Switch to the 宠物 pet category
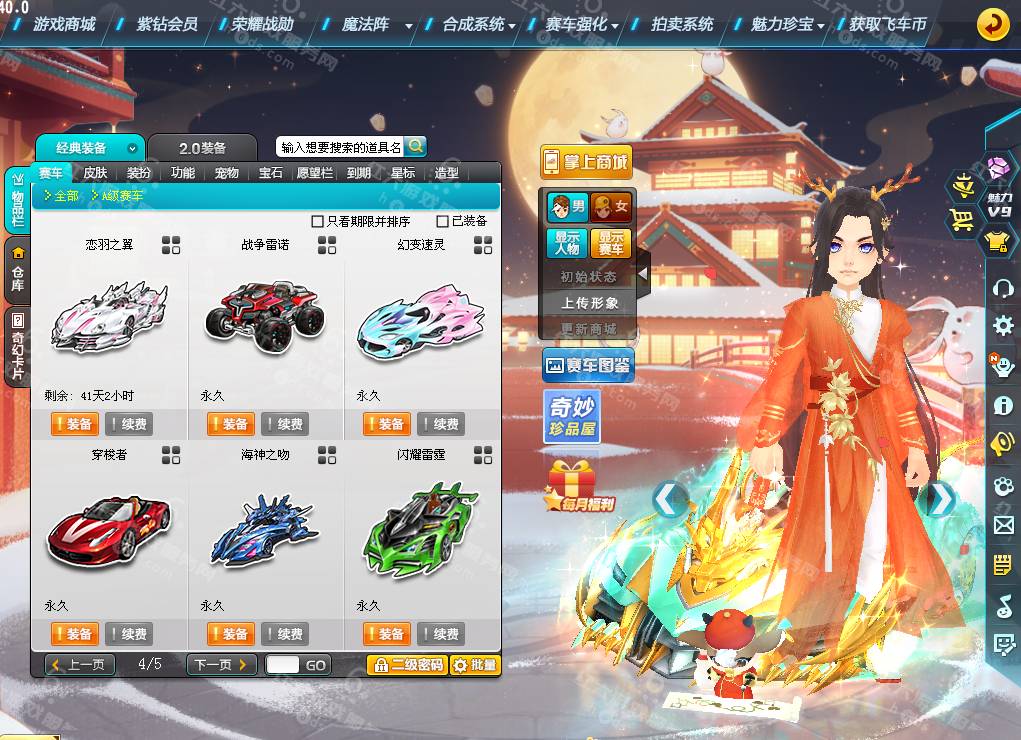Viewport: 1021px width, 740px height. [x=227, y=173]
